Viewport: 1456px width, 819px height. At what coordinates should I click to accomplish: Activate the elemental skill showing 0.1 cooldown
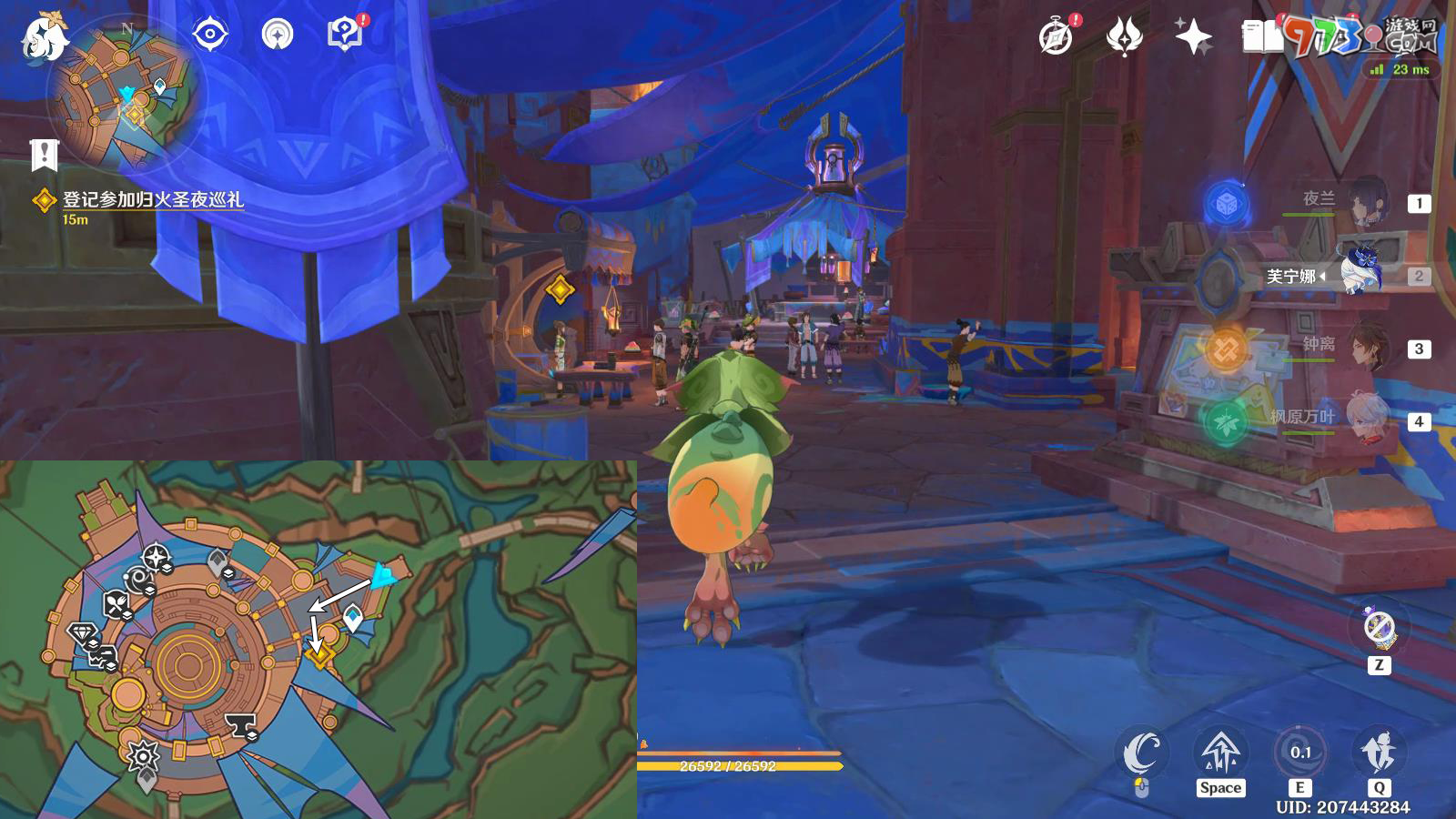coord(1299,753)
